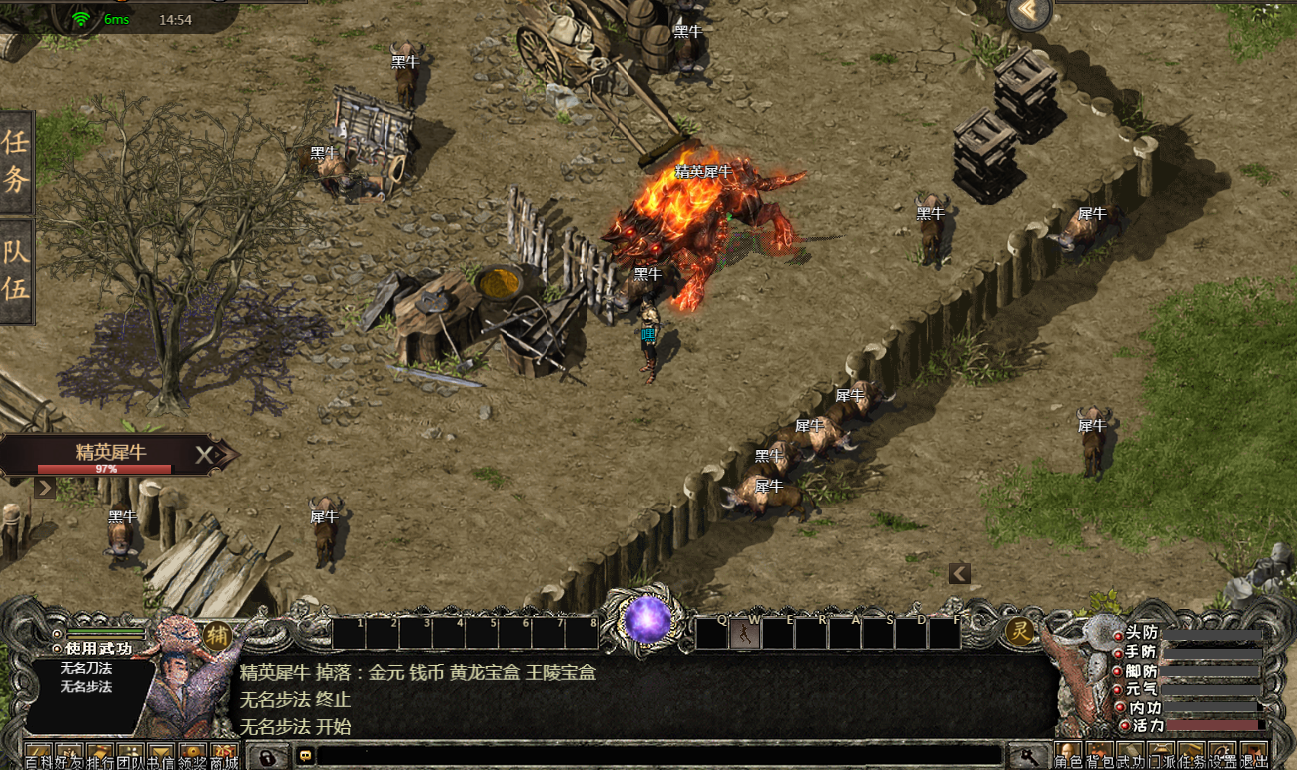
Task: Click the round back-arrow button at top right
Action: pyautogui.click(x=1029, y=13)
